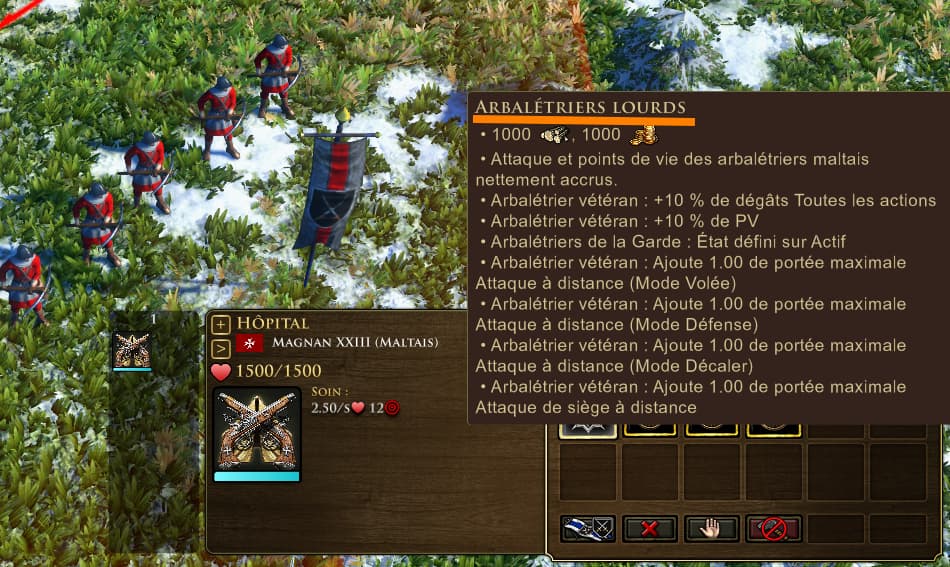950x567 pixels.
Task: Click the red prohibition circle command button
Action: click(x=773, y=529)
